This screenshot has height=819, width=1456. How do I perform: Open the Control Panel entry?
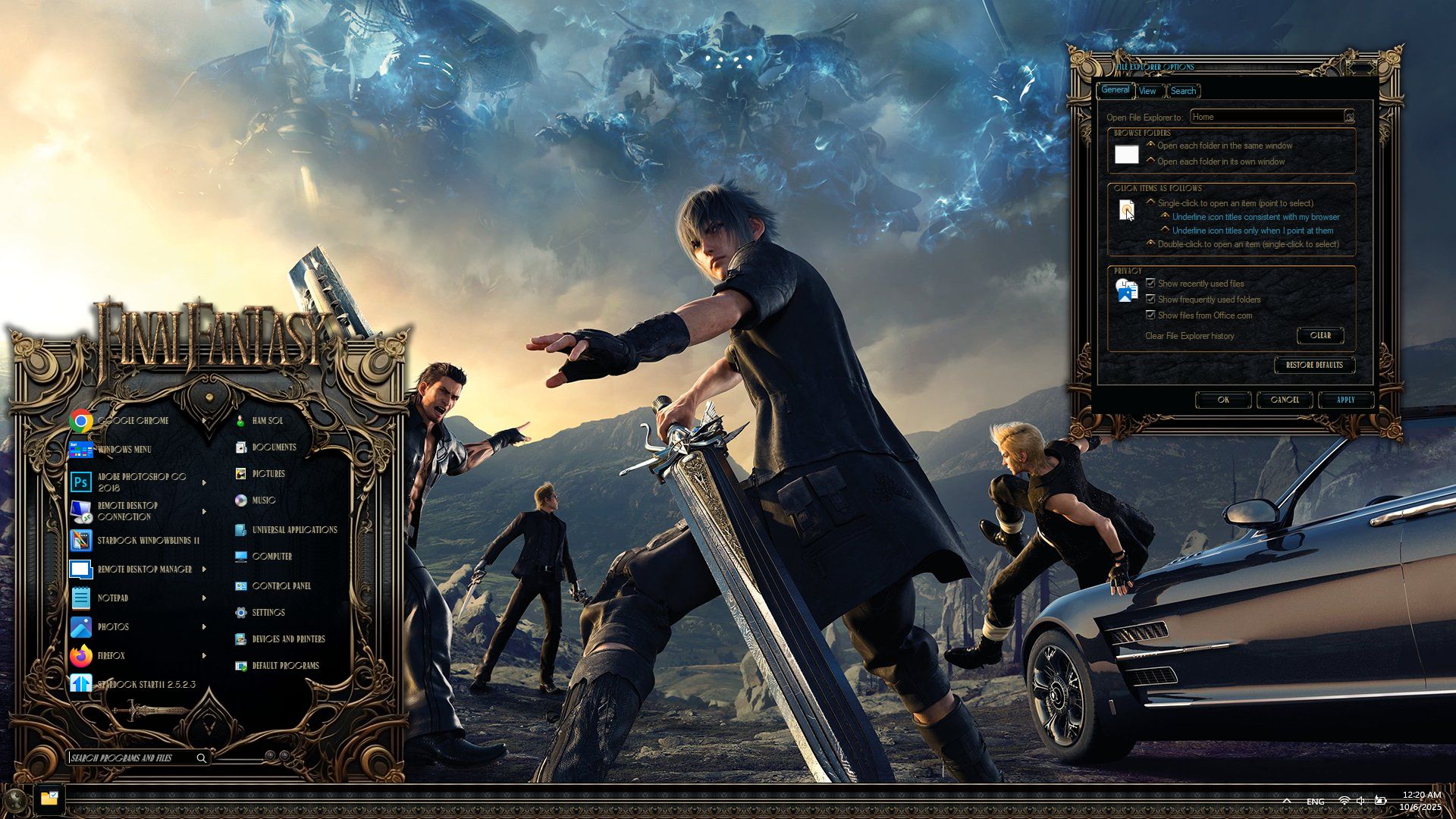click(x=281, y=586)
